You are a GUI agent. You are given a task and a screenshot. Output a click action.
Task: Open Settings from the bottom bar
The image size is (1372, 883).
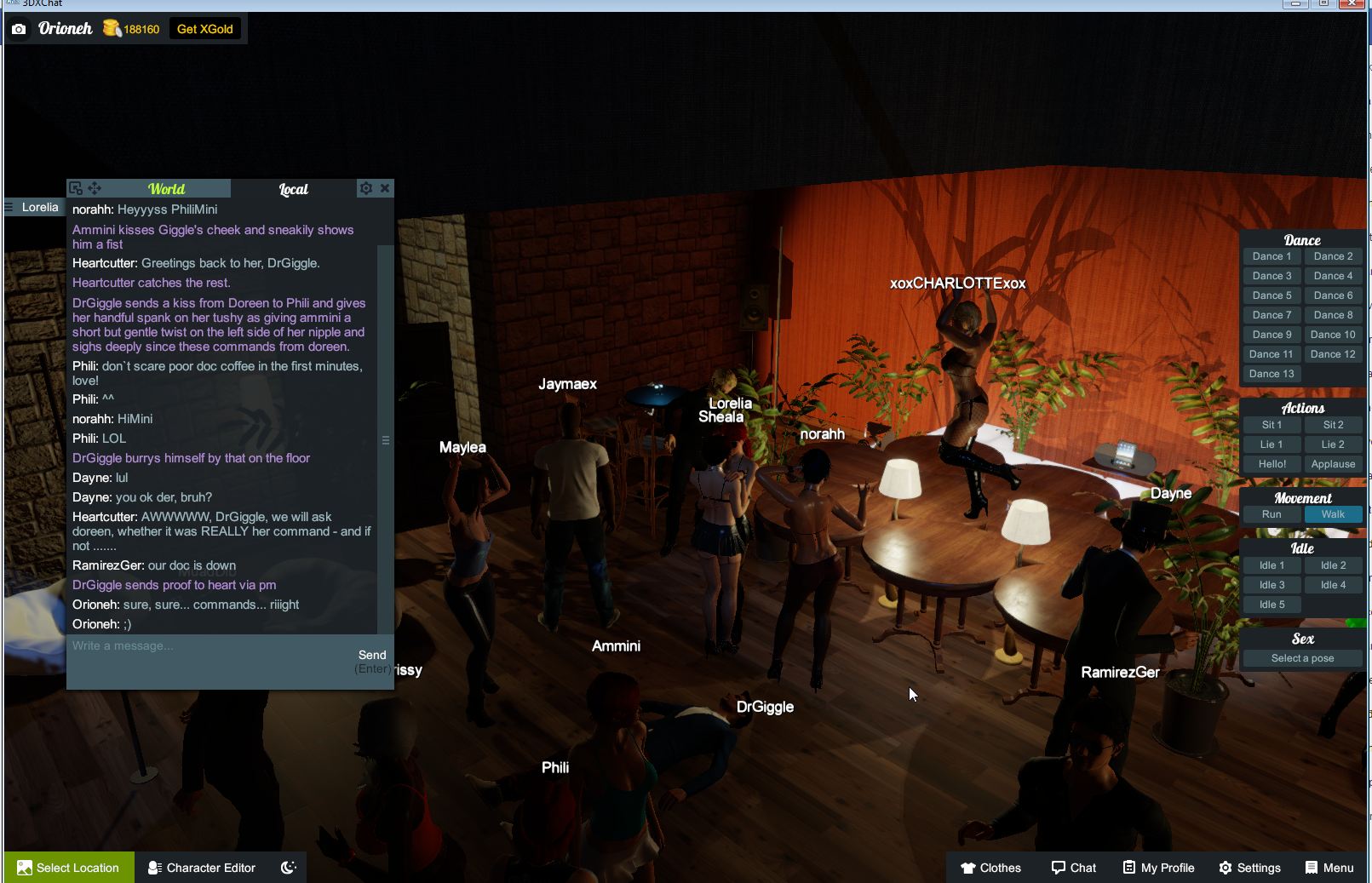click(1249, 868)
